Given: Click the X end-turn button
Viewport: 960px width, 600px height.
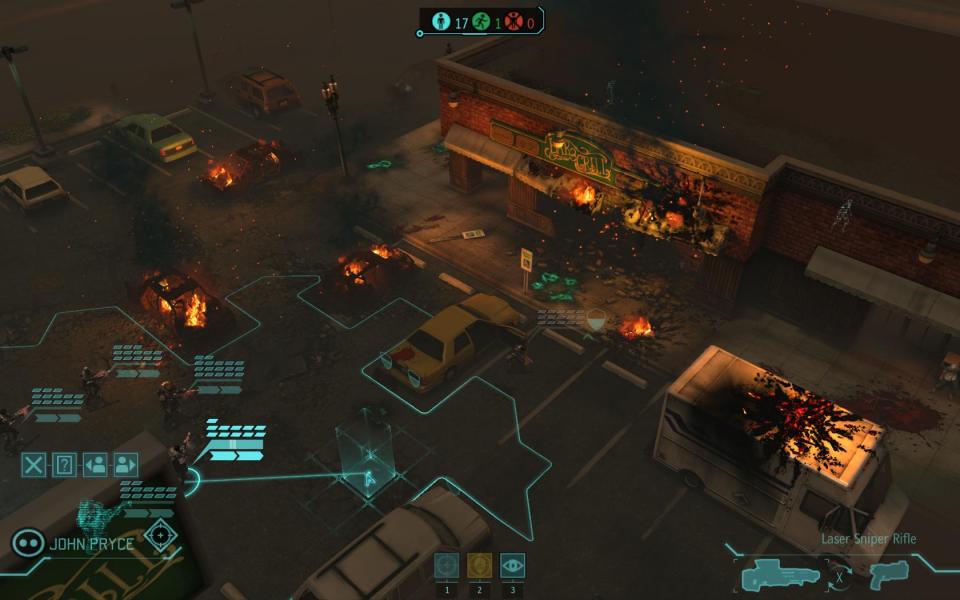Looking at the screenshot, I should click(x=34, y=464).
